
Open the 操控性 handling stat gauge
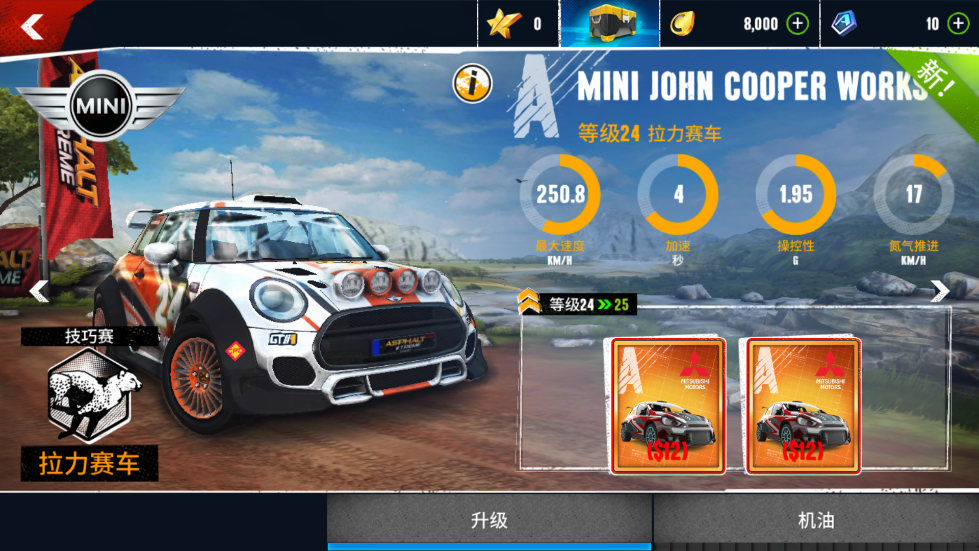tap(796, 194)
